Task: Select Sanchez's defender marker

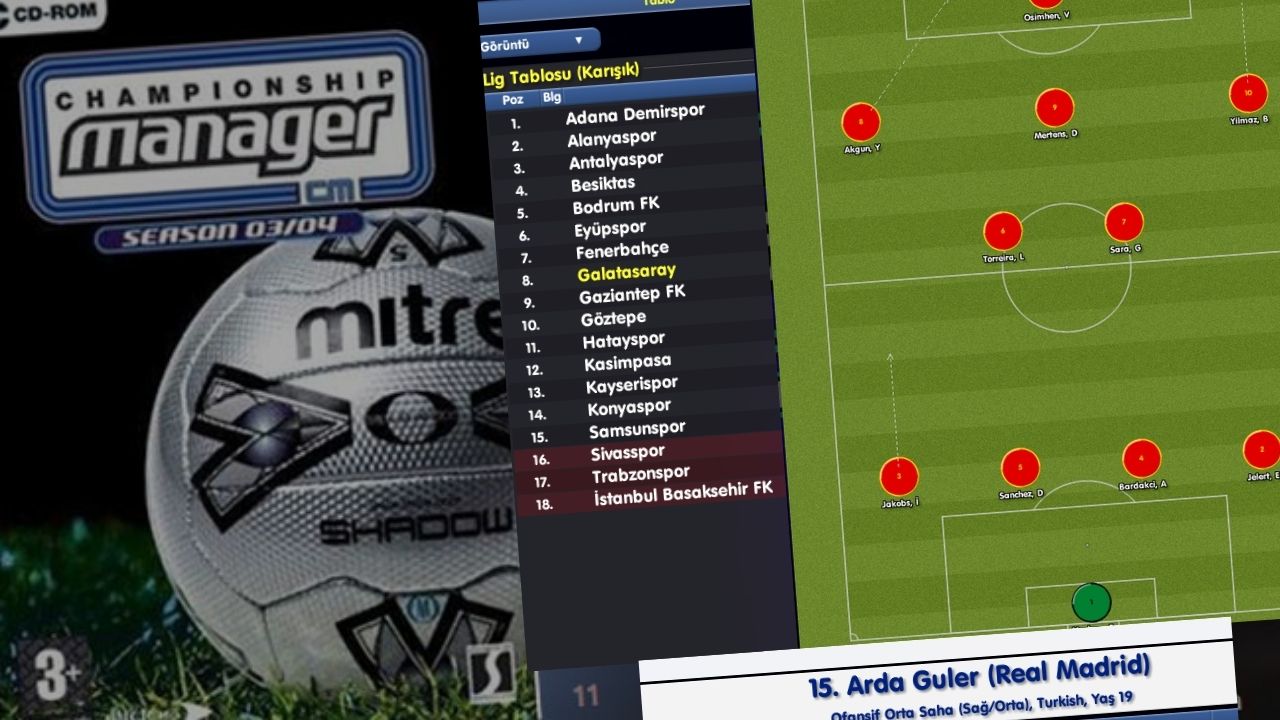Action: click(1020, 468)
